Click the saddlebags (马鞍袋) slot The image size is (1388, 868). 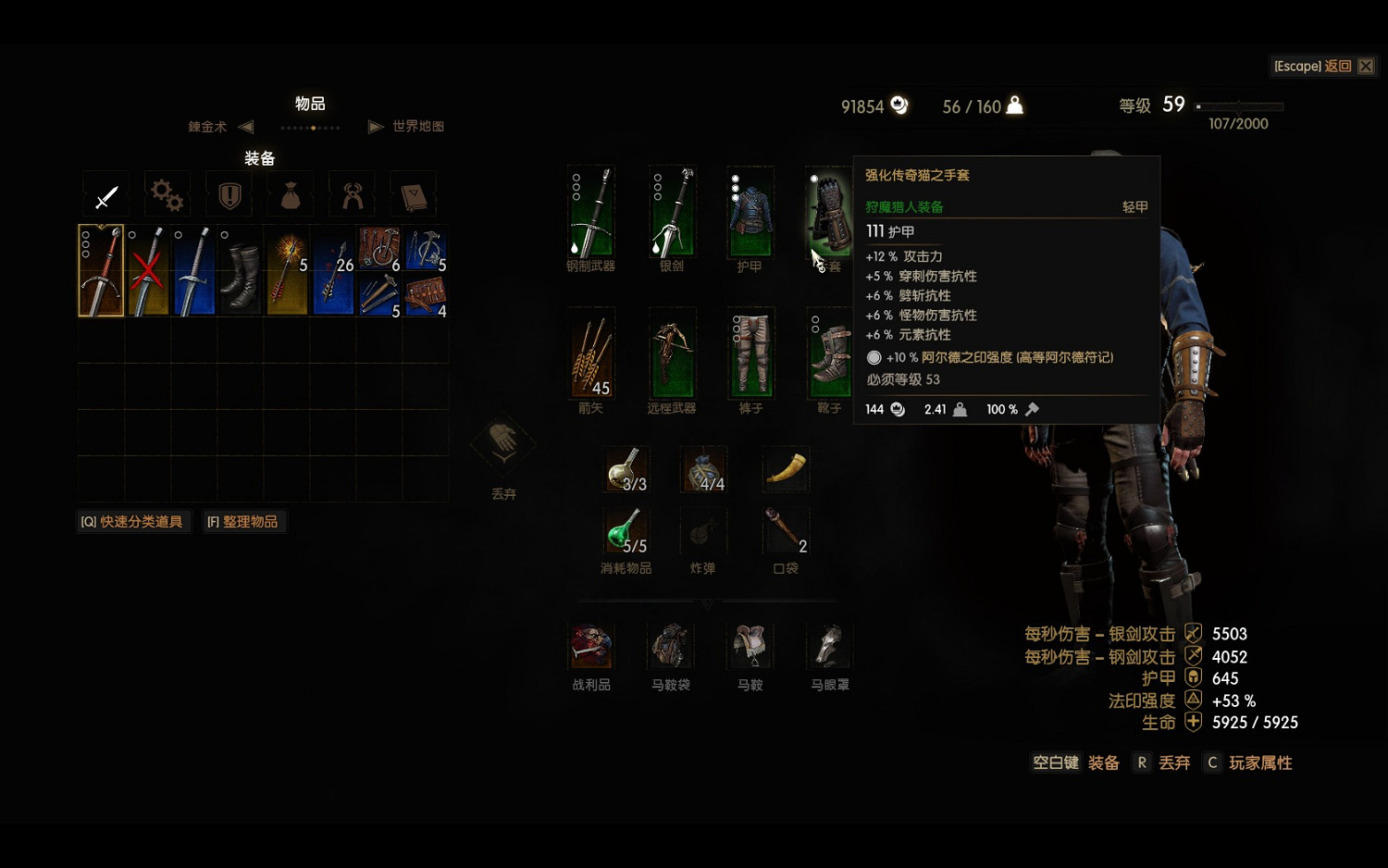pyautogui.click(x=670, y=646)
